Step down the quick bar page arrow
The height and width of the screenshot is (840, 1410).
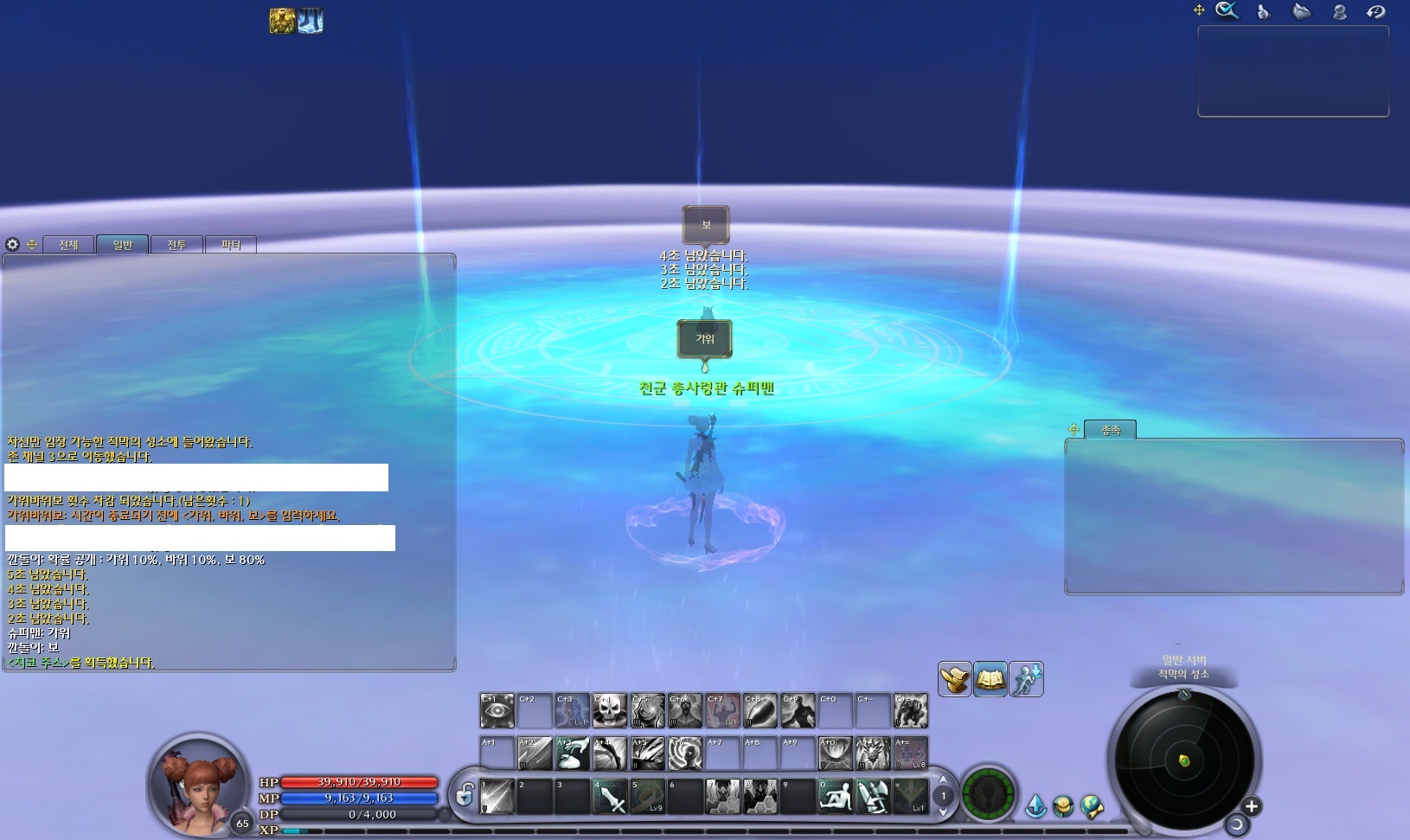pos(942,811)
